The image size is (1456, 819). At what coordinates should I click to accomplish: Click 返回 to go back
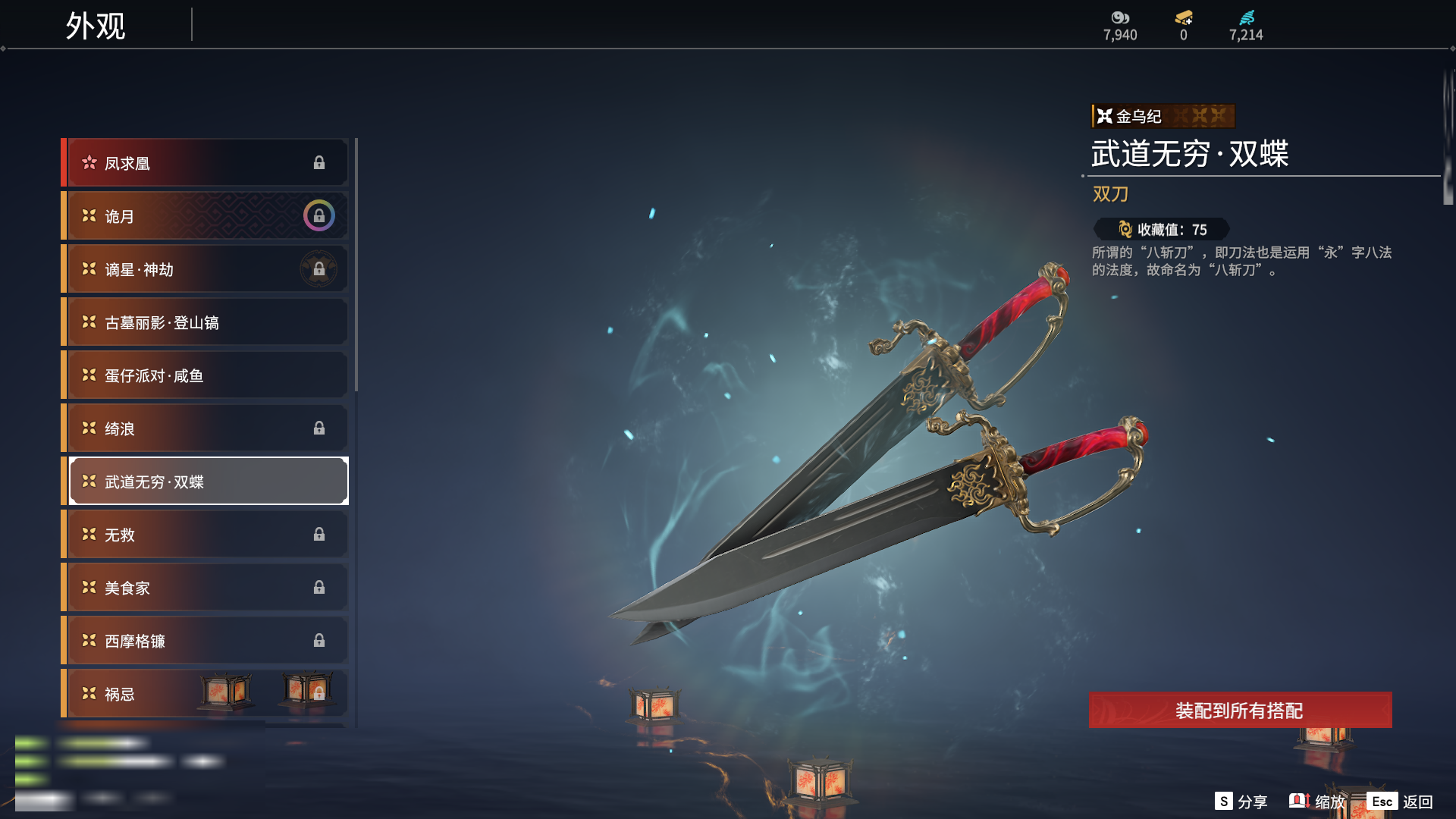(1401, 802)
